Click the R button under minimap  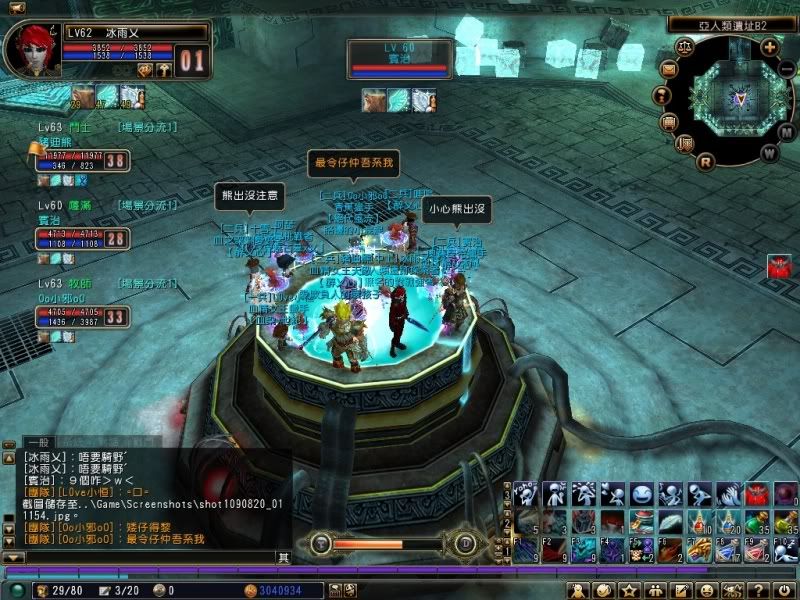(x=705, y=160)
